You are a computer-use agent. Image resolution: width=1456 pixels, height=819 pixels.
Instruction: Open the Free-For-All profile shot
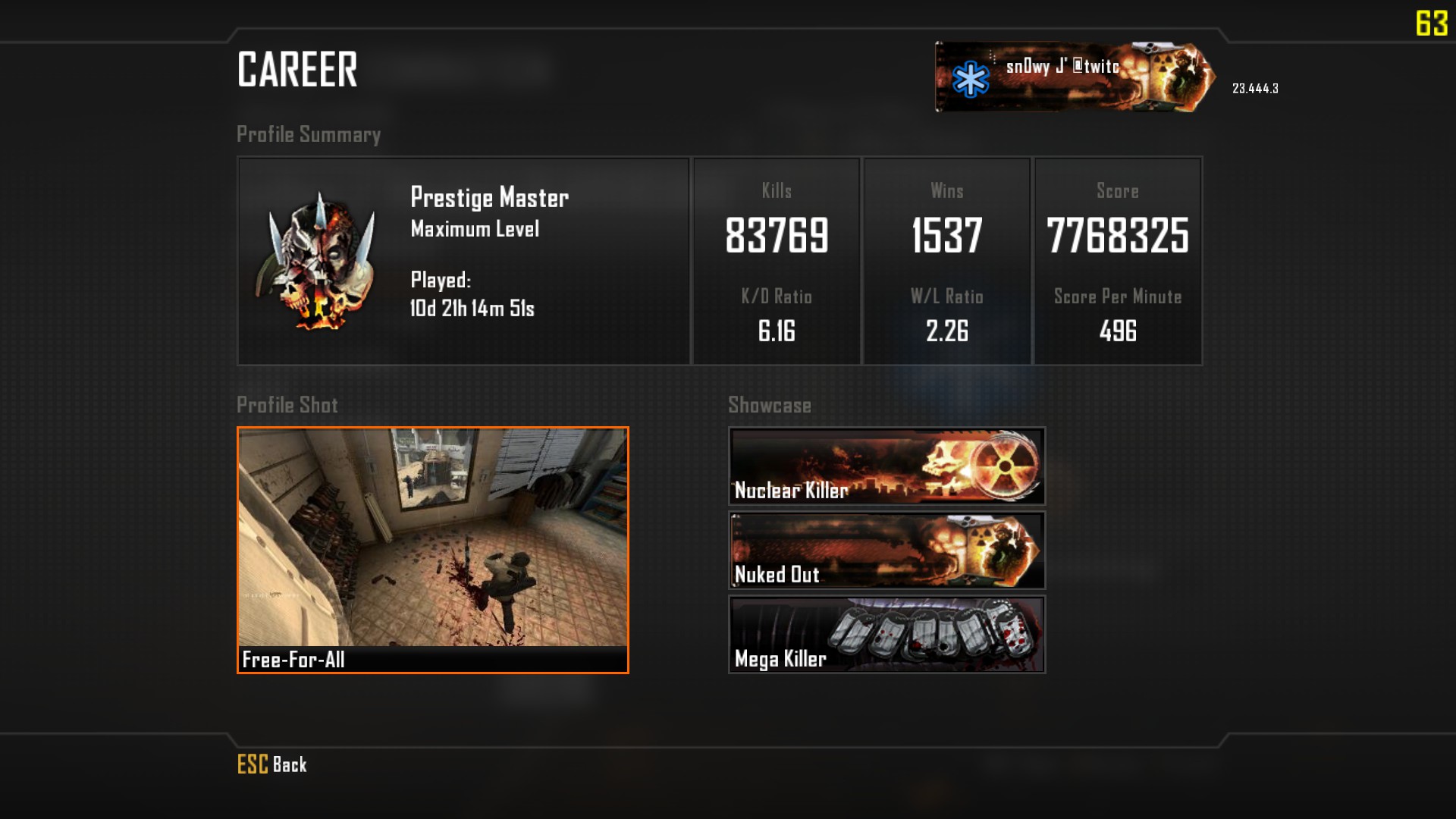click(x=432, y=550)
